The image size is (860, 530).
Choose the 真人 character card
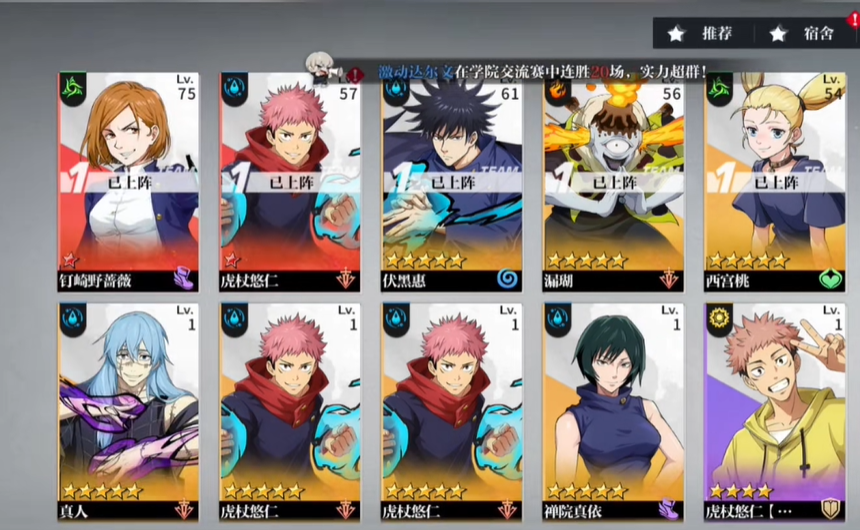(x=128, y=410)
